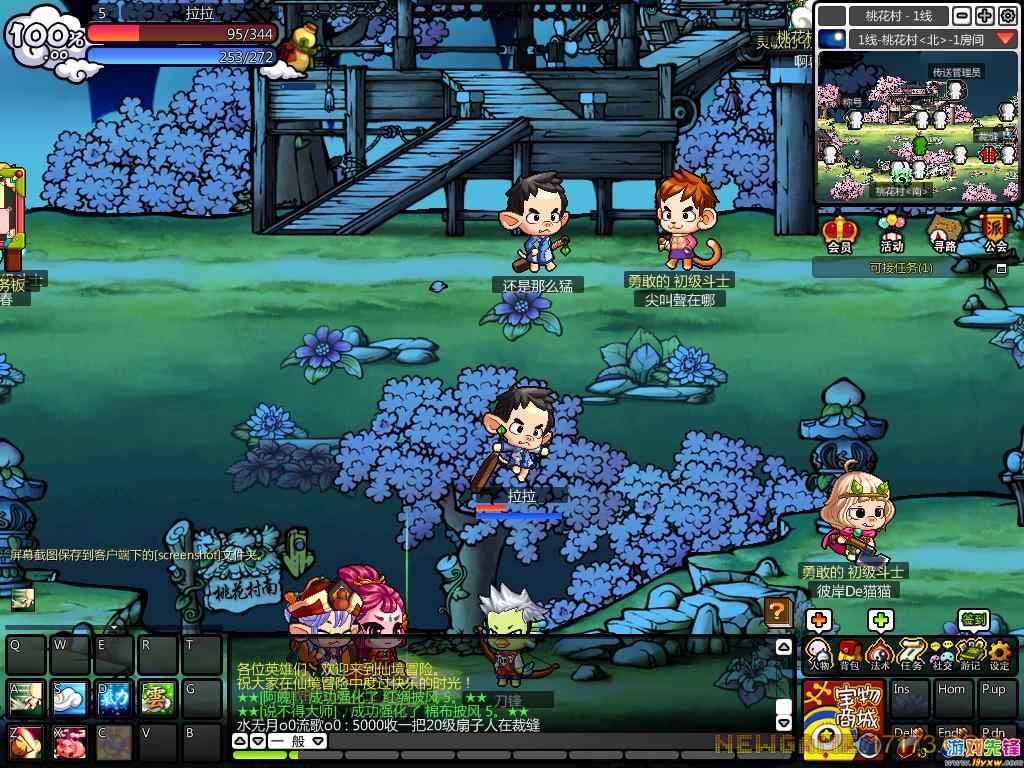Zoom in the minimap with plus button
The width and height of the screenshot is (1024, 768).
click(x=984, y=16)
